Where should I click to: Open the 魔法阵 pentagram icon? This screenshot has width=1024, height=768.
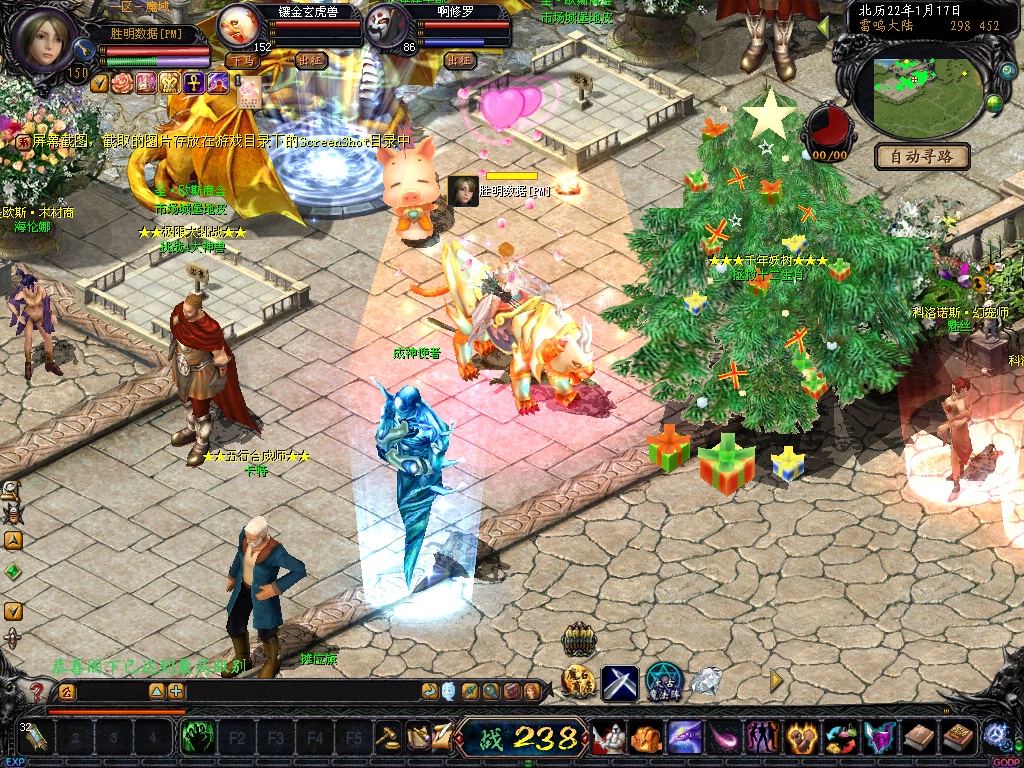click(664, 681)
